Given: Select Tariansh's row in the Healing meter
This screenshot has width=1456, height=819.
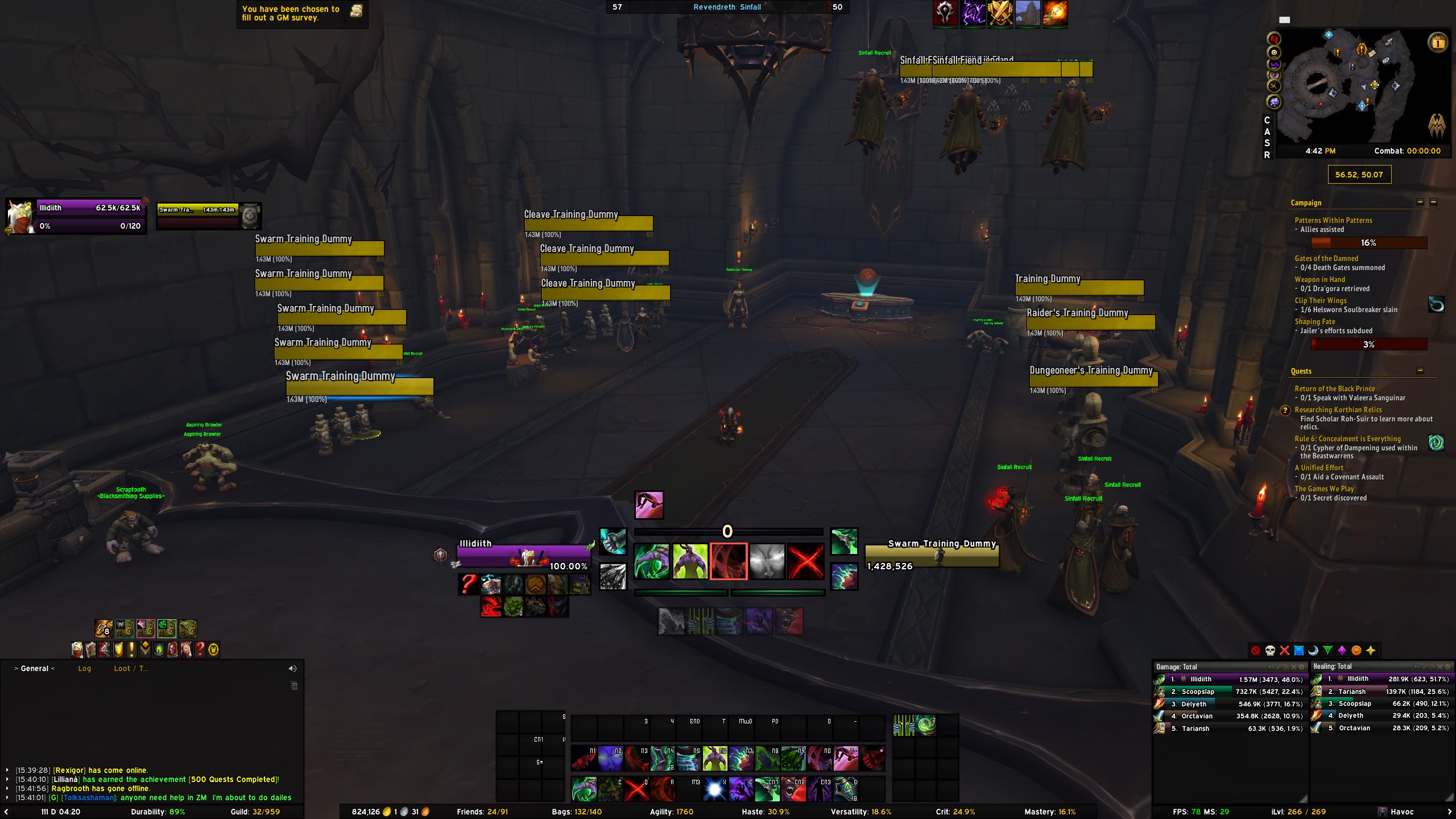Looking at the screenshot, I should 1381,692.
